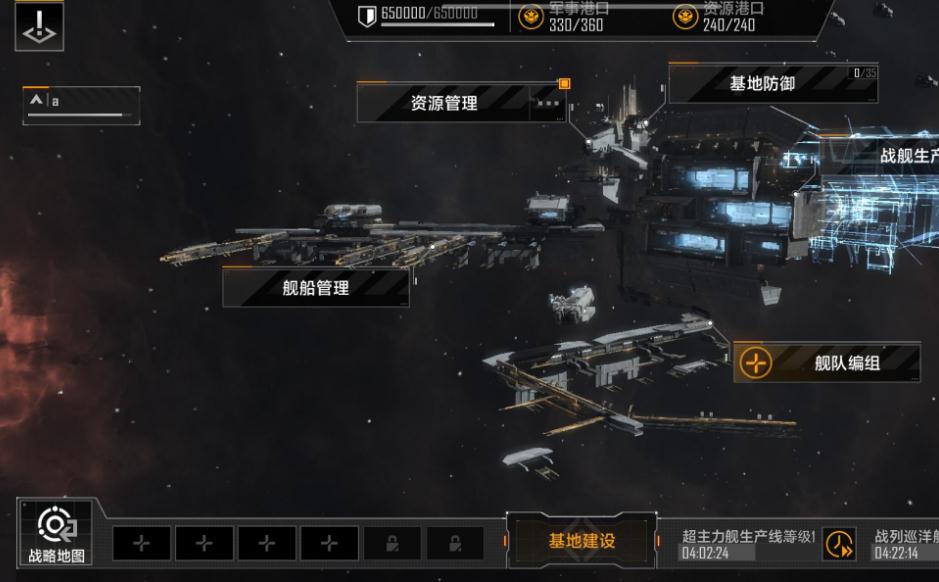Expand the collapsed panel labeled a
The image size is (939, 582).
click(38, 101)
